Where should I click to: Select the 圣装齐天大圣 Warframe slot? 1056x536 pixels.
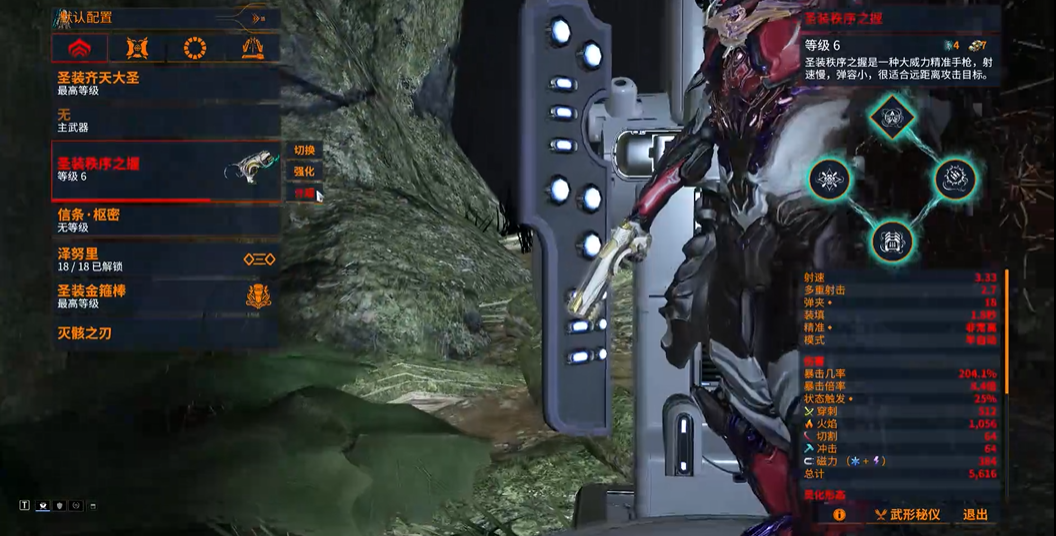click(165, 83)
